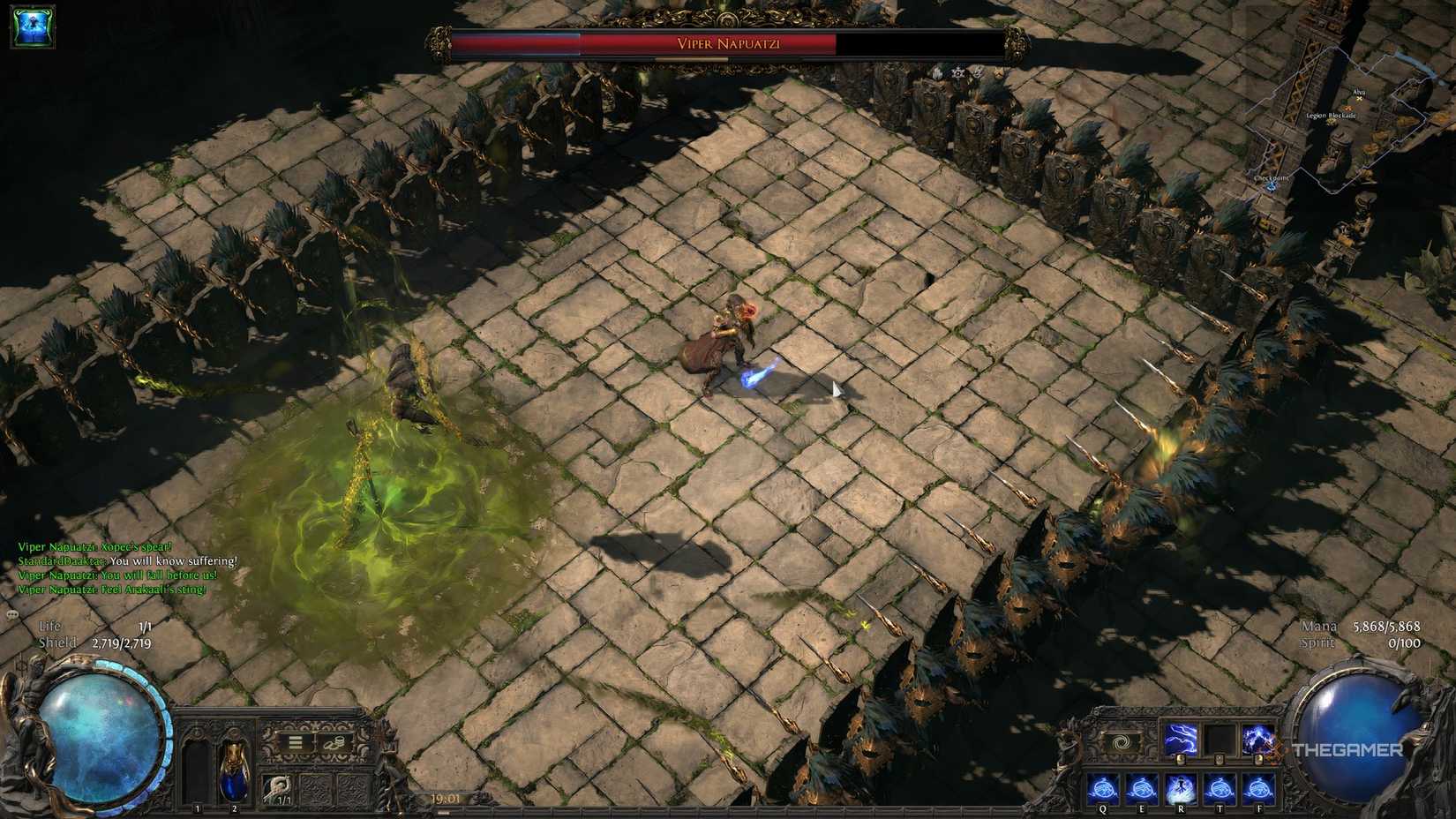The height and width of the screenshot is (819, 1456).
Task: Activate the lightning skill in the top skill slot
Action: click(1182, 738)
